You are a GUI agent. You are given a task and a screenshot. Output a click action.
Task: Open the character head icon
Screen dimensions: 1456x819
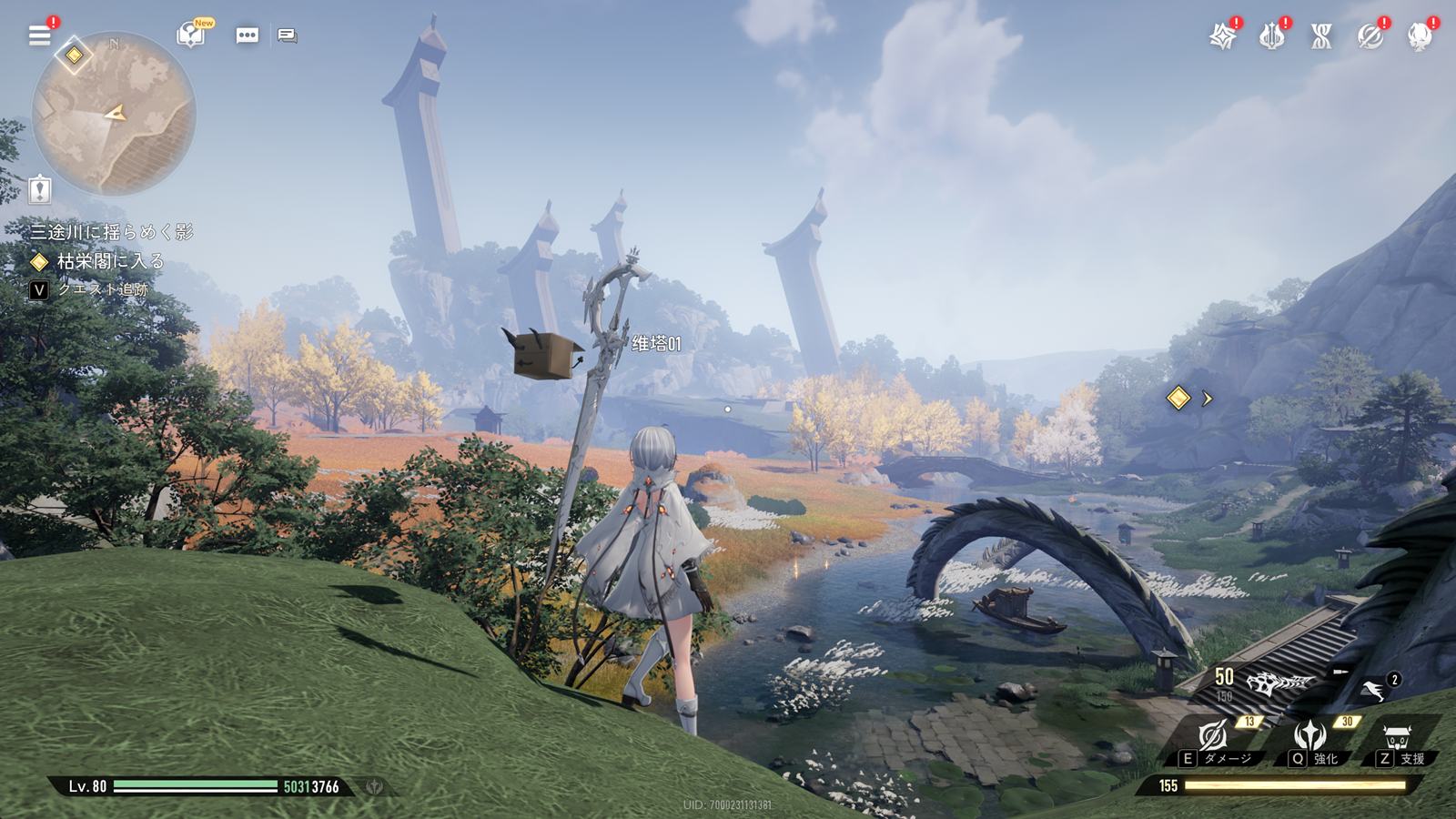(1419, 36)
